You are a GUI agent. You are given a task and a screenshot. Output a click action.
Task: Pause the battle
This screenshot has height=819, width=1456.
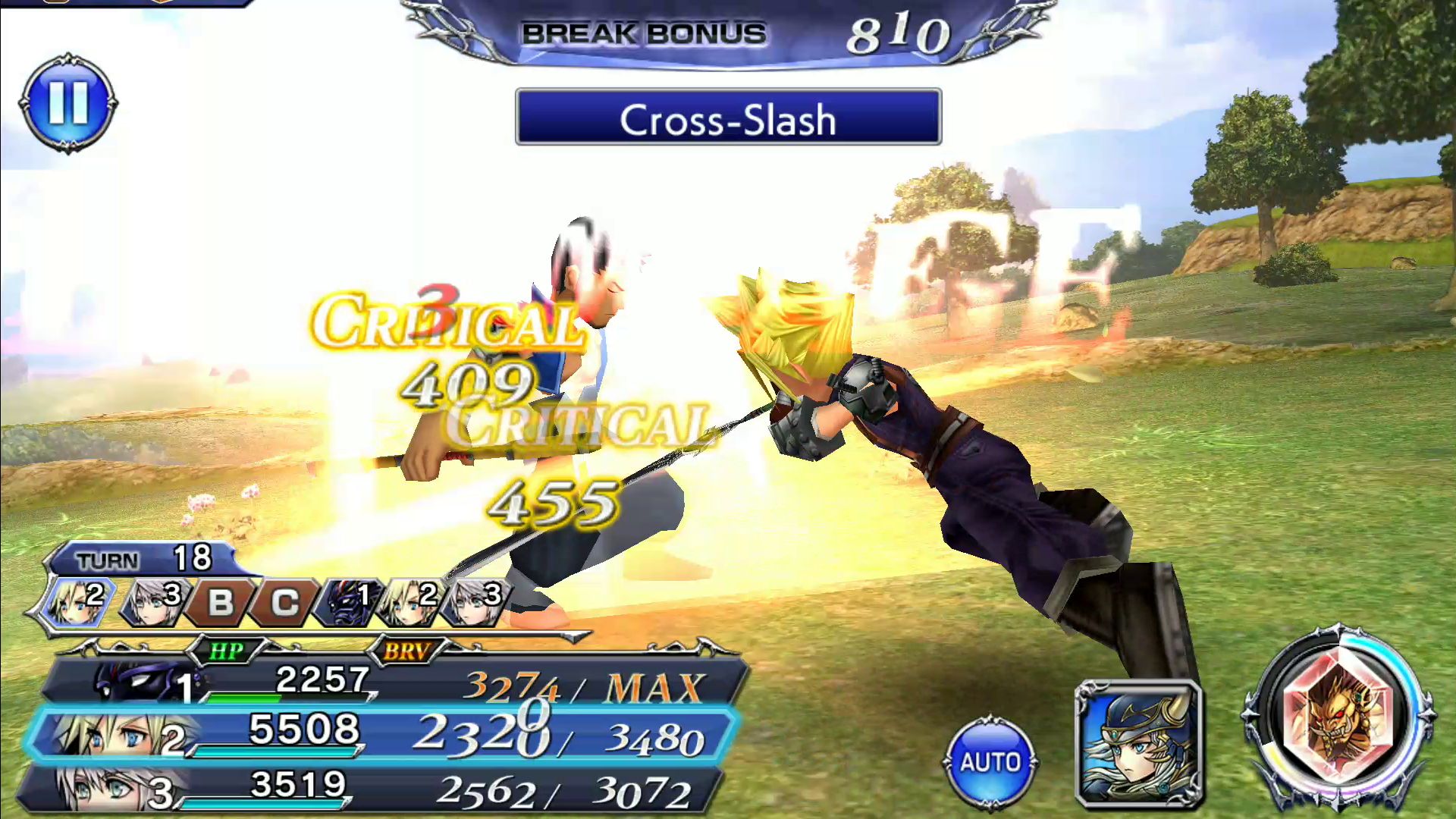(68, 103)
